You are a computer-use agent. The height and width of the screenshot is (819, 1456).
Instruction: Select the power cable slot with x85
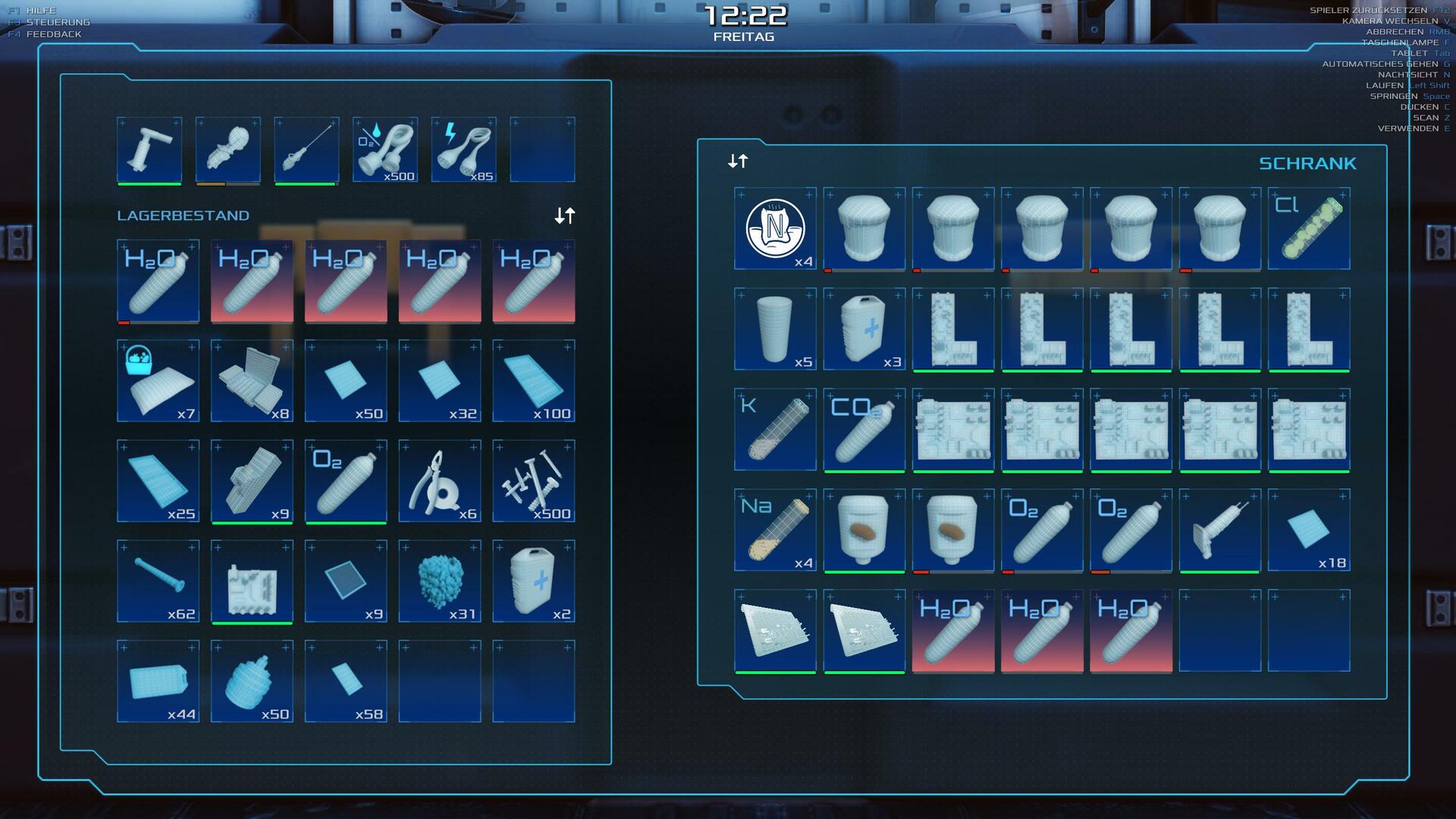tap(464, 149)
